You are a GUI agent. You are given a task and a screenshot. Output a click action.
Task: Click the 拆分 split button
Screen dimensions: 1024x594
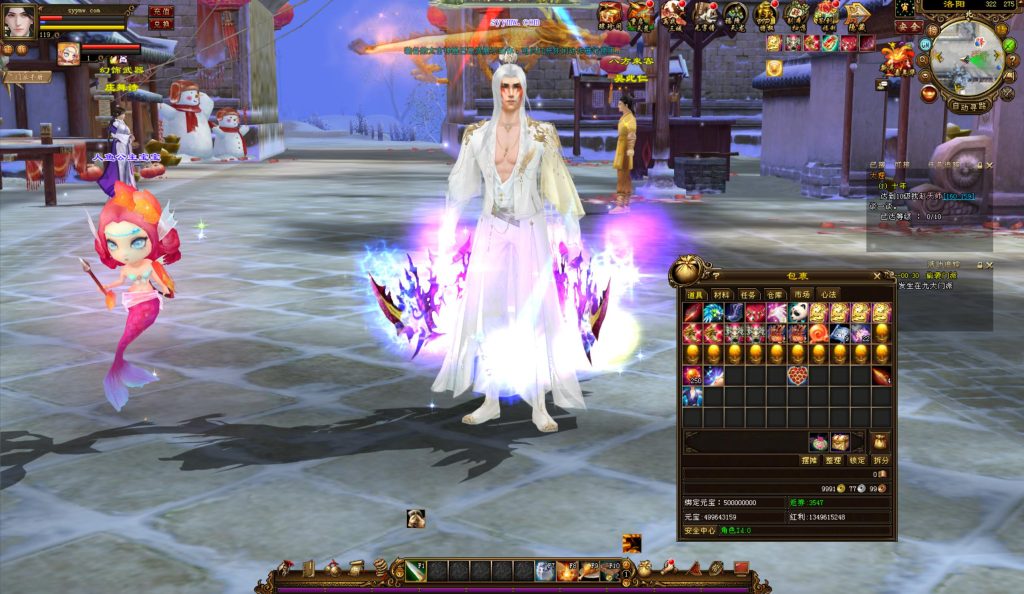[x=880, y=460]
